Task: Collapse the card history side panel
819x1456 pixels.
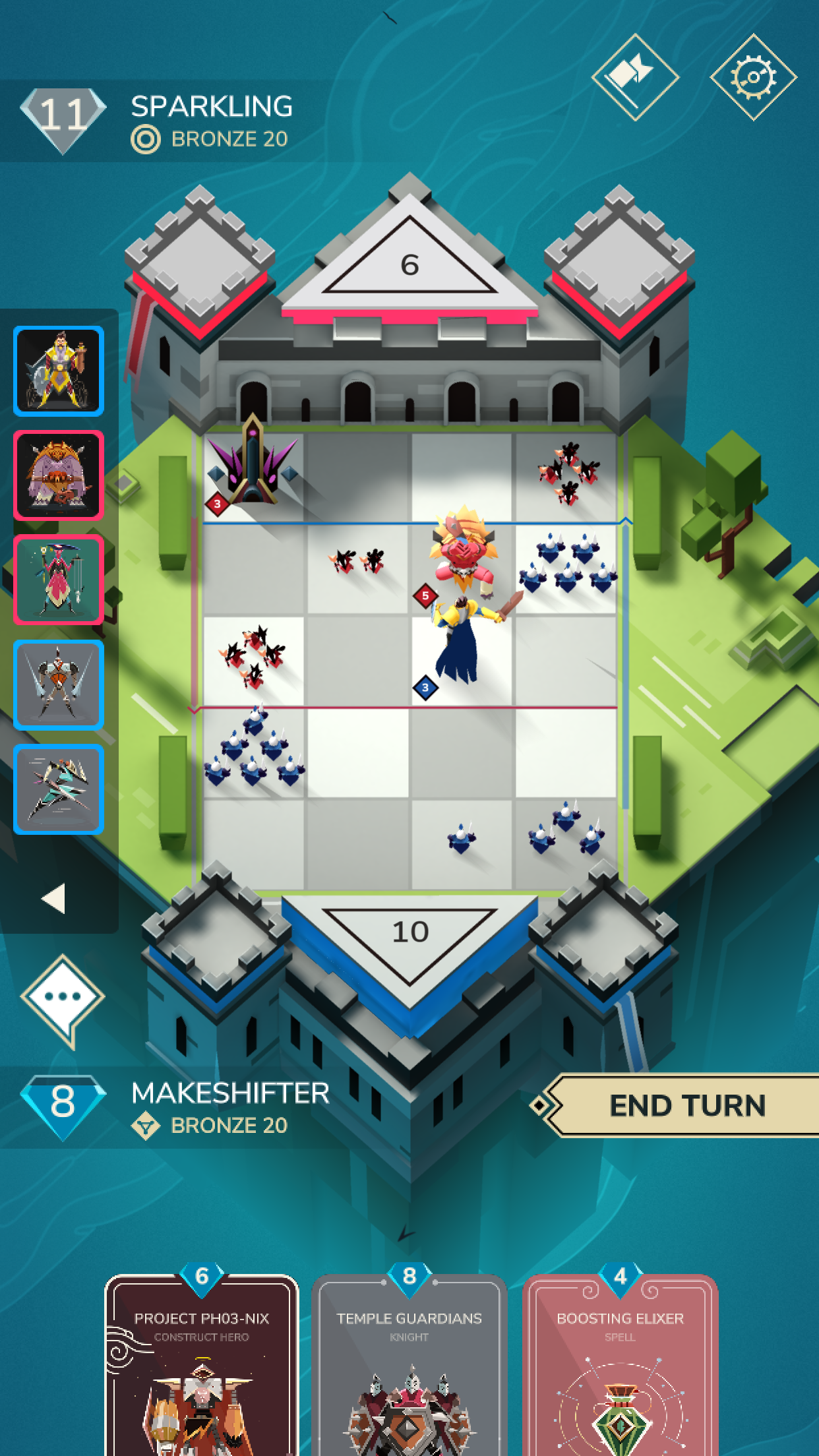Action: pos(54,898)
